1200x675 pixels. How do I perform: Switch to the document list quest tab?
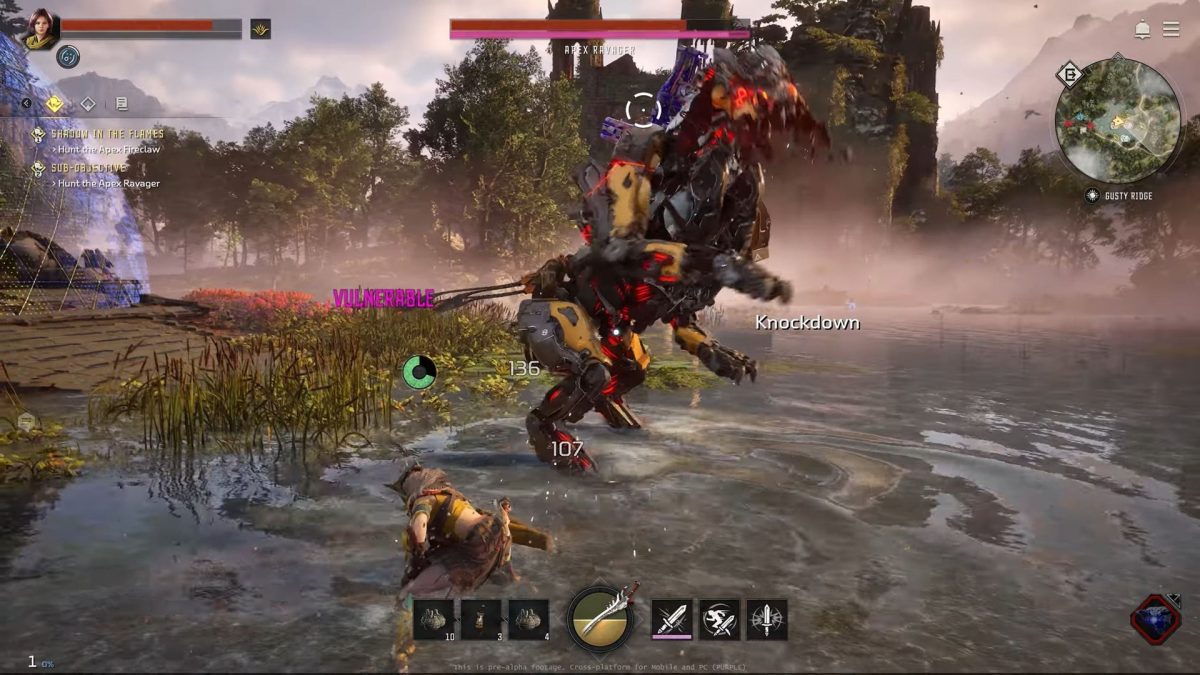(121, 103)
